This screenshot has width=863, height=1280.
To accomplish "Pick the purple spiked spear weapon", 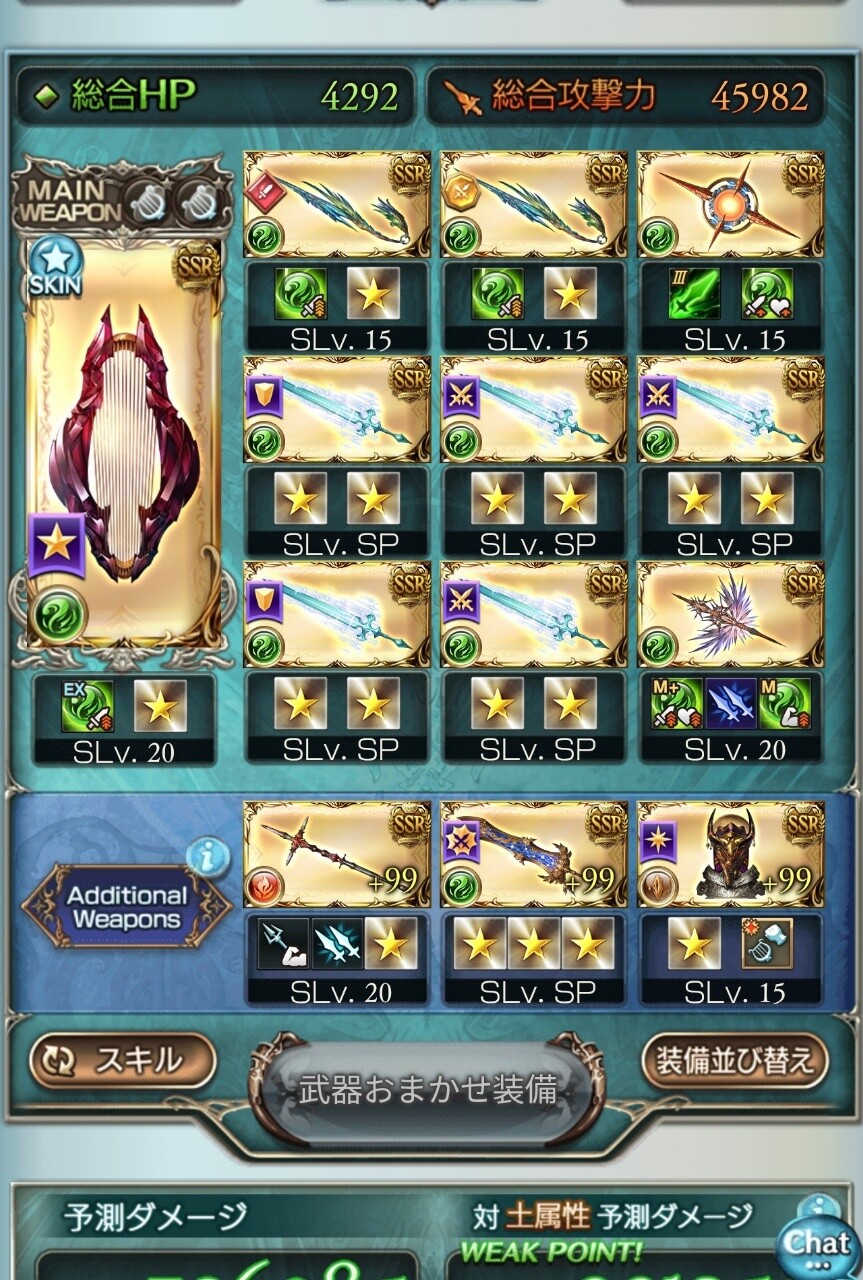I will point(731,613).
